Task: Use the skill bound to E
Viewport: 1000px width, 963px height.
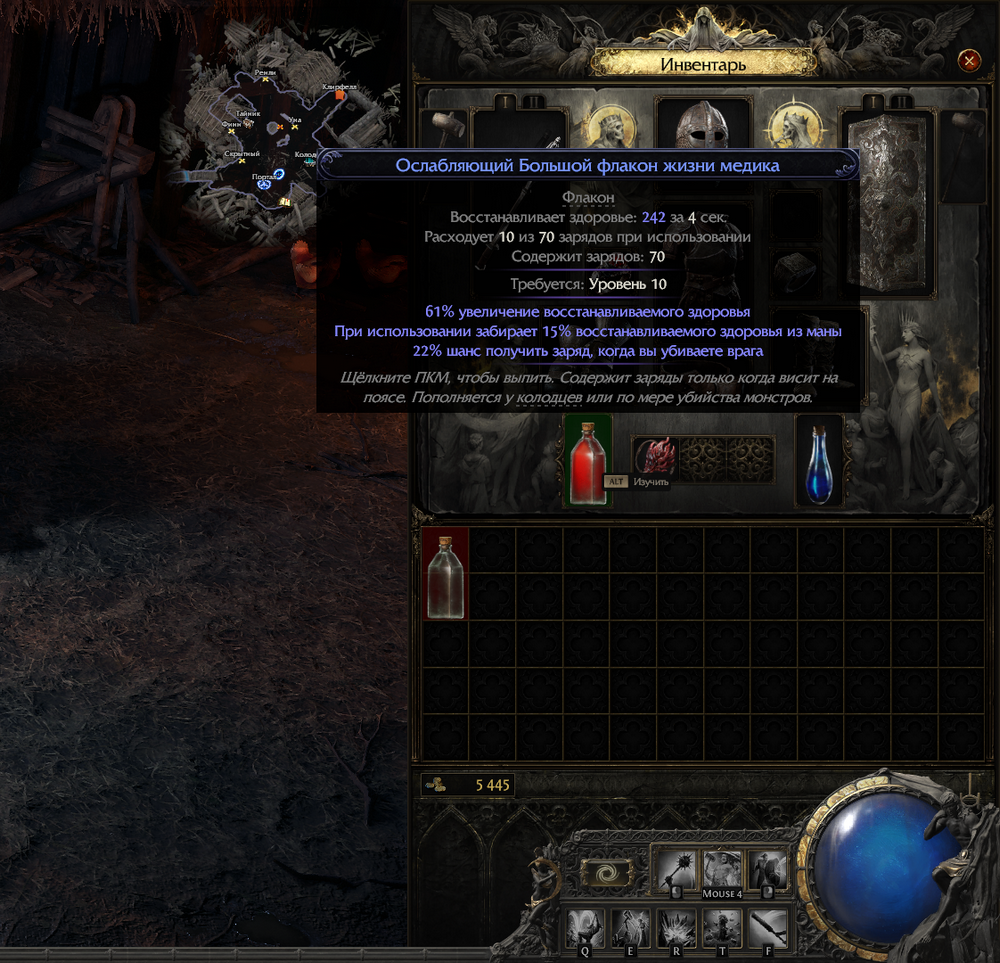Action: 630,929
